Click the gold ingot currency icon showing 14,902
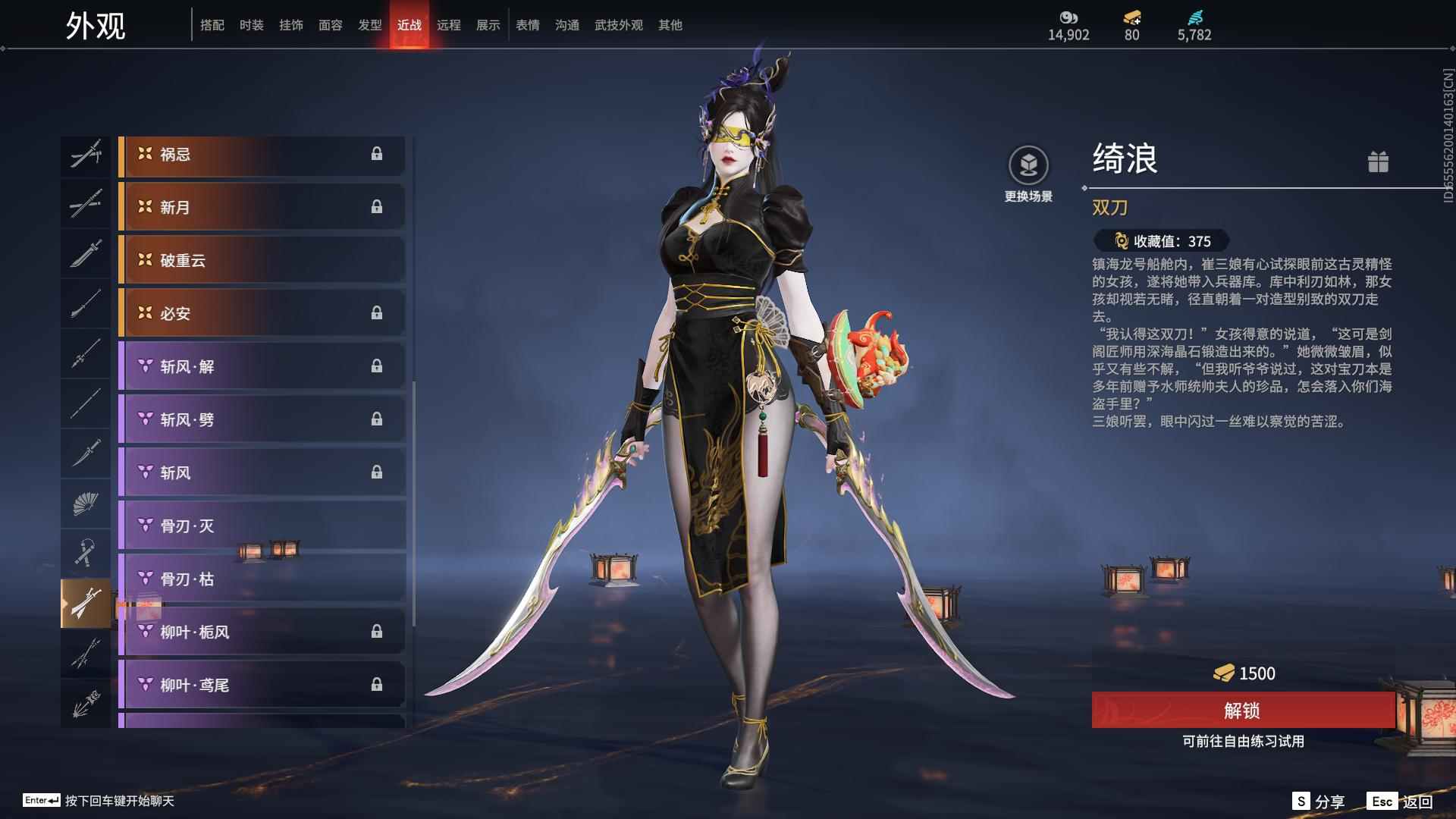The image size is (1456, 819). 1069,17
